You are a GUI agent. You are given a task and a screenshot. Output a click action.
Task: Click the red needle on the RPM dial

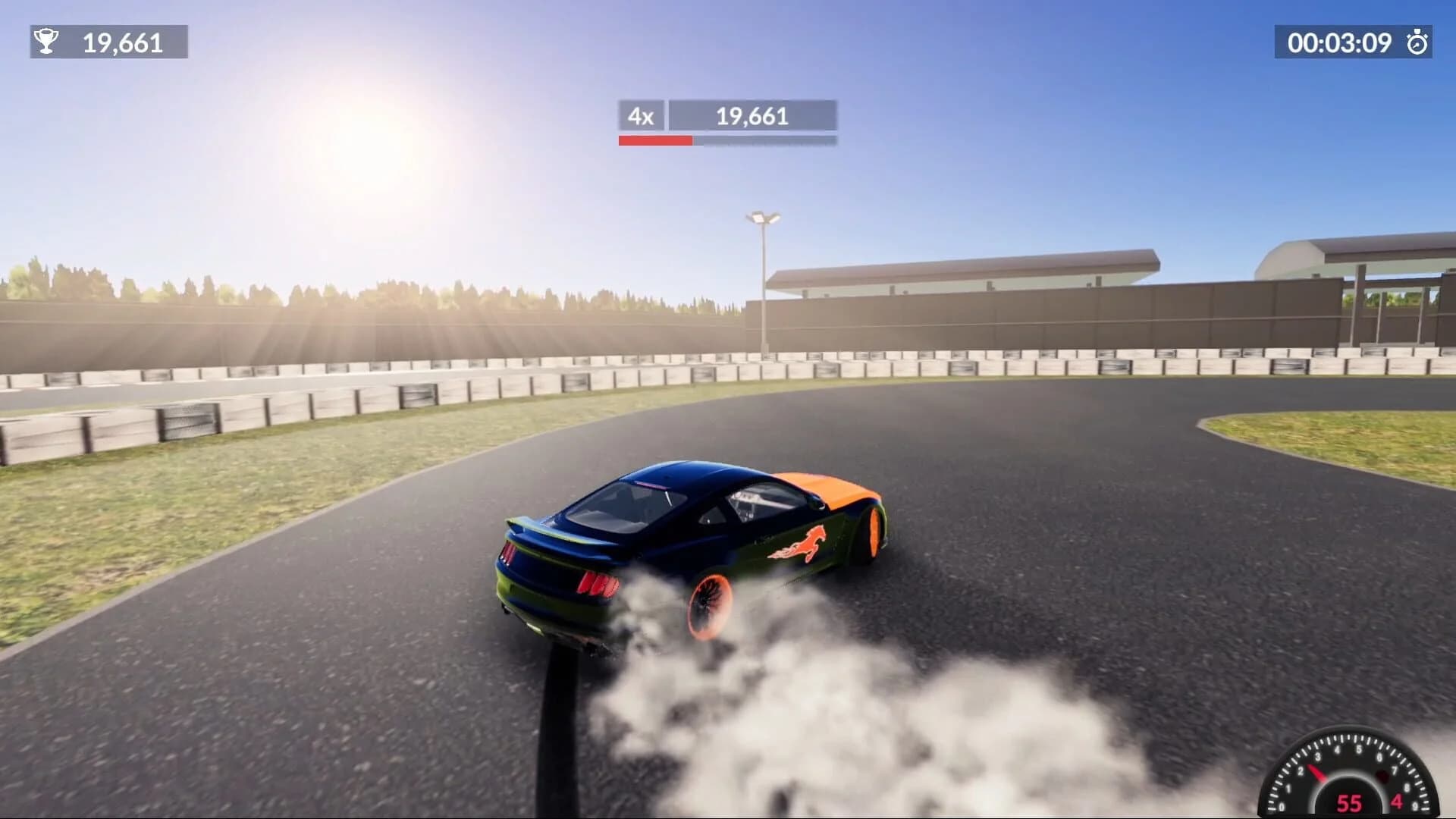1317,773
